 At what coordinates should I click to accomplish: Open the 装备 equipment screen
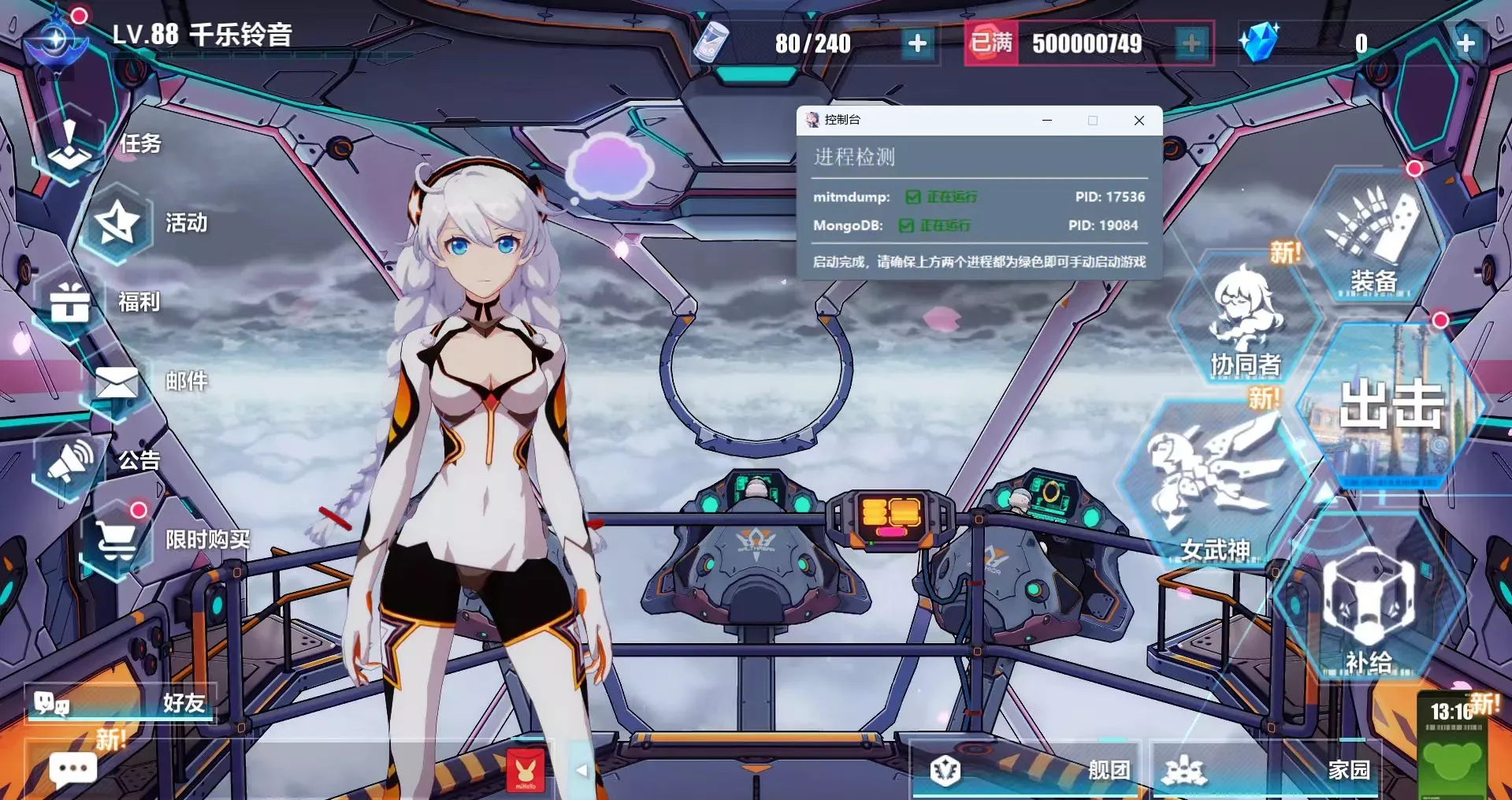tap(1373, 236)
